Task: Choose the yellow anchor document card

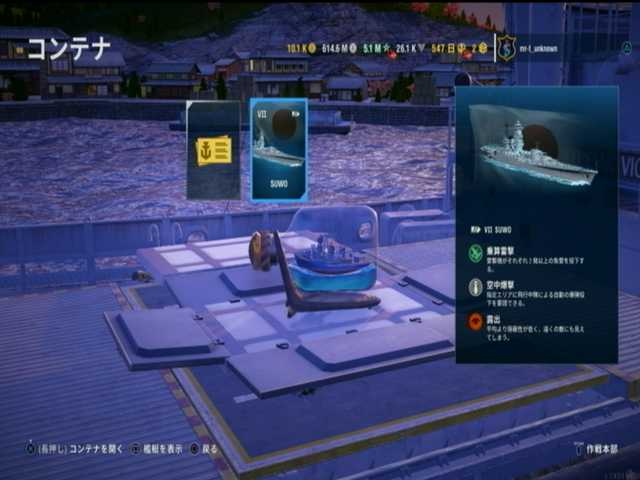Action: click(213, 150)
